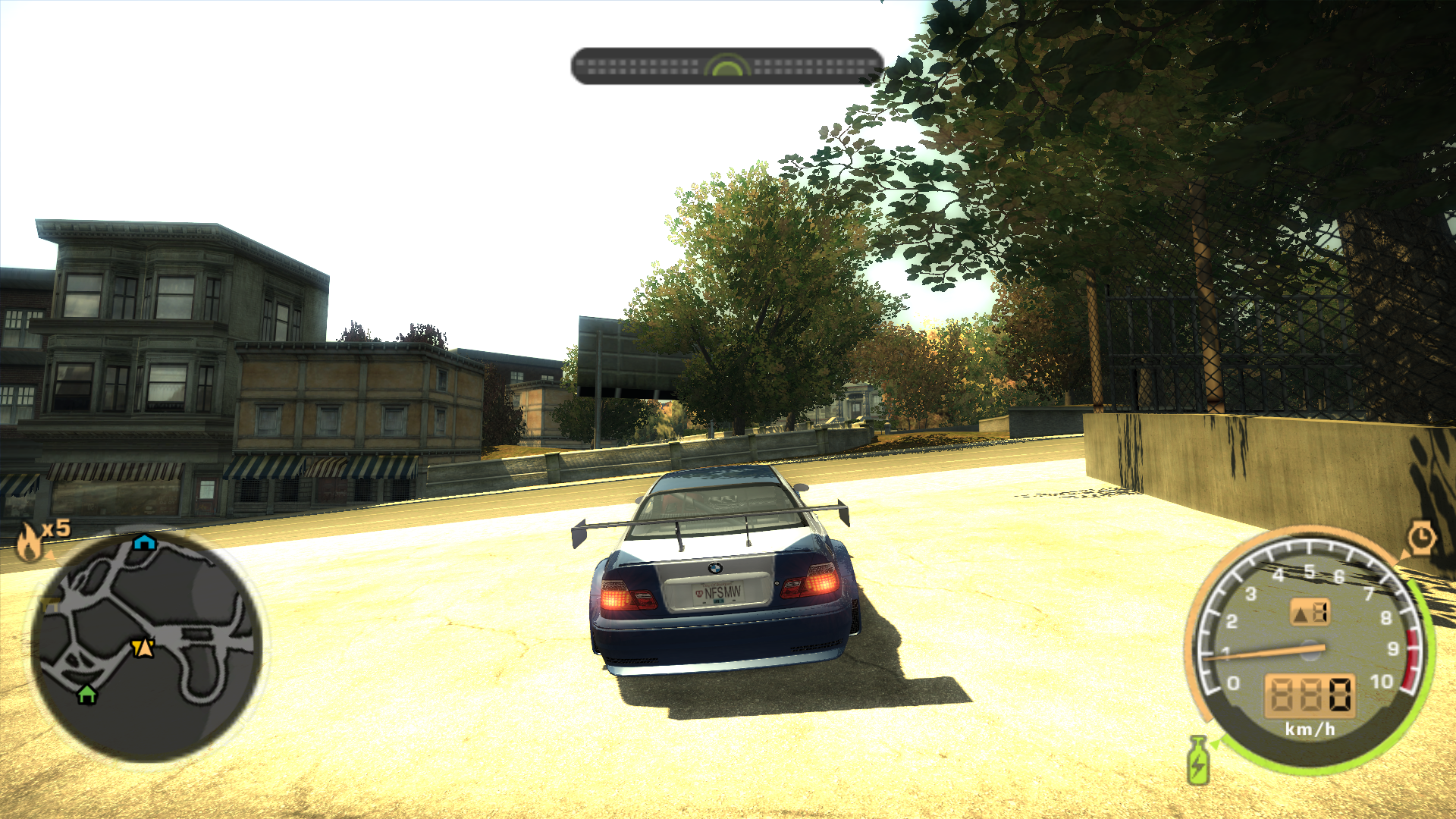This screenshot has height=819, width=1456.
Task: Click the police siren light at the heat bar center
Action: [726, 67]
